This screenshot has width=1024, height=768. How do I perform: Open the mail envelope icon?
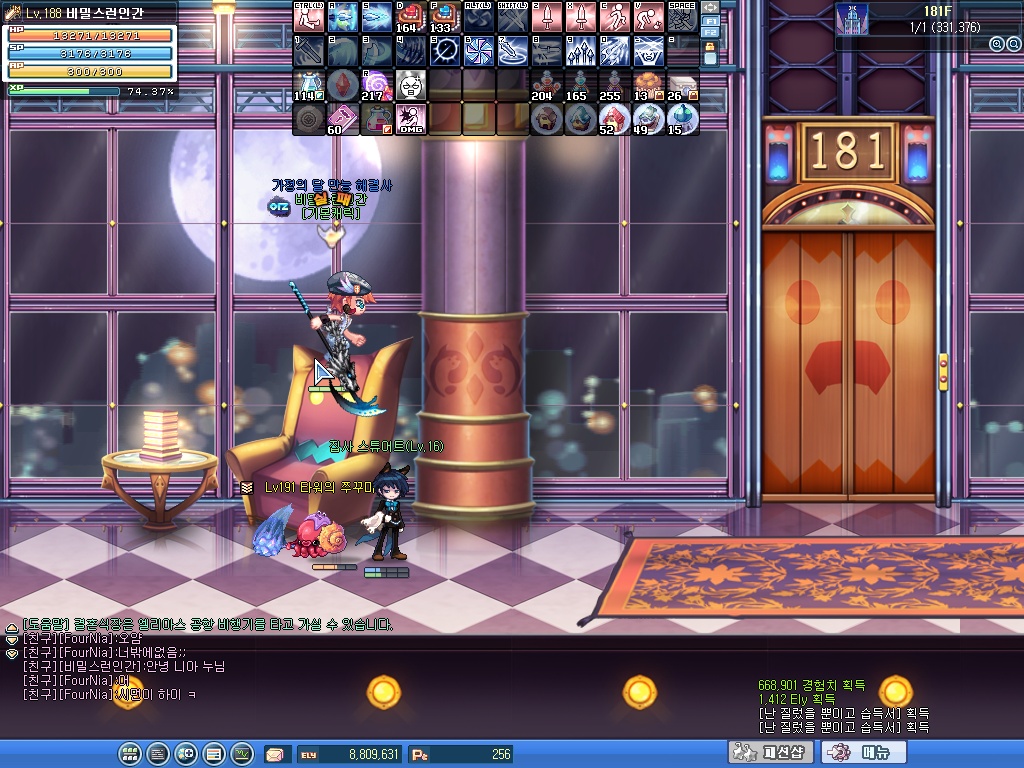tap(274, 754)
